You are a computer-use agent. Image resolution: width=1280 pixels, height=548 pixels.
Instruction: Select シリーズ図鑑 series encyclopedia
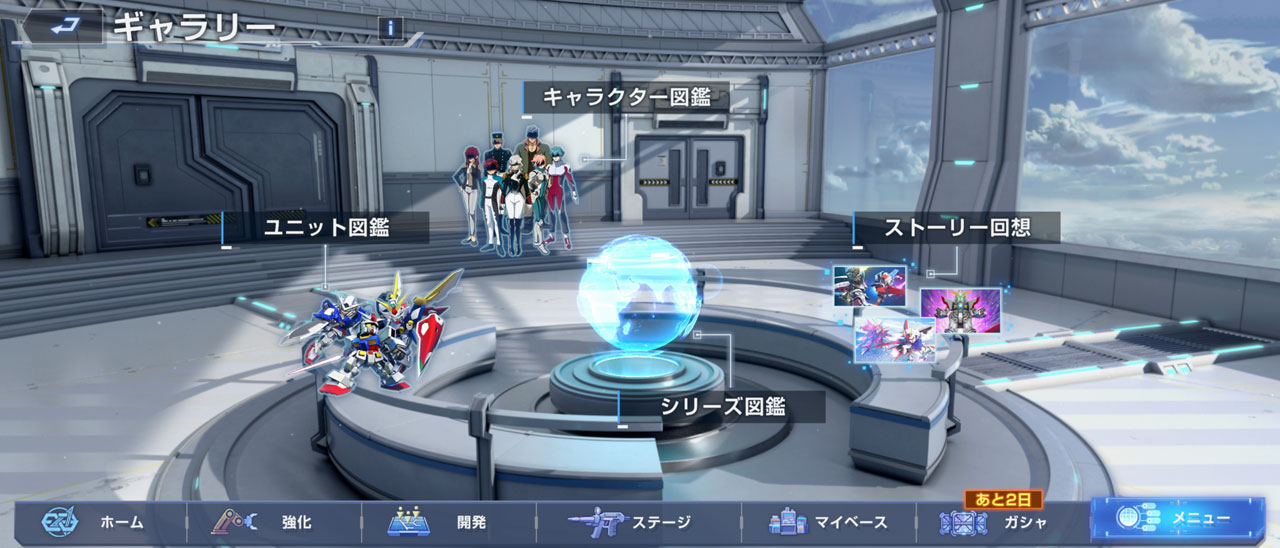point(722,406)
